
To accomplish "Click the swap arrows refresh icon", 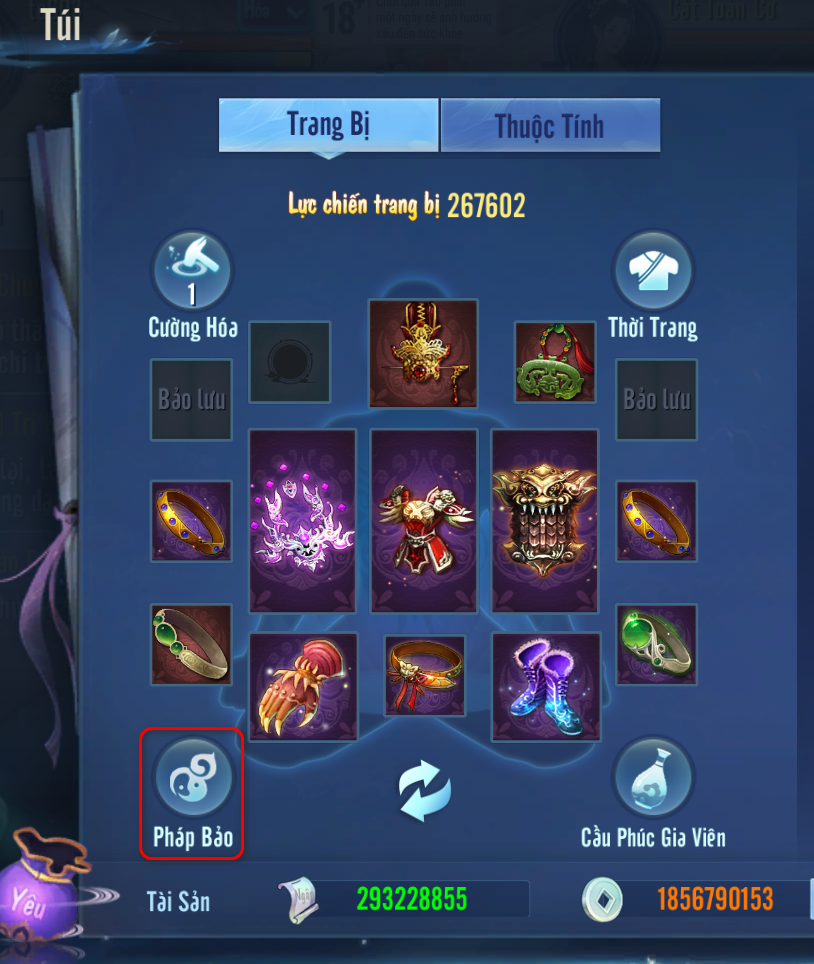I will pos(425,789).
